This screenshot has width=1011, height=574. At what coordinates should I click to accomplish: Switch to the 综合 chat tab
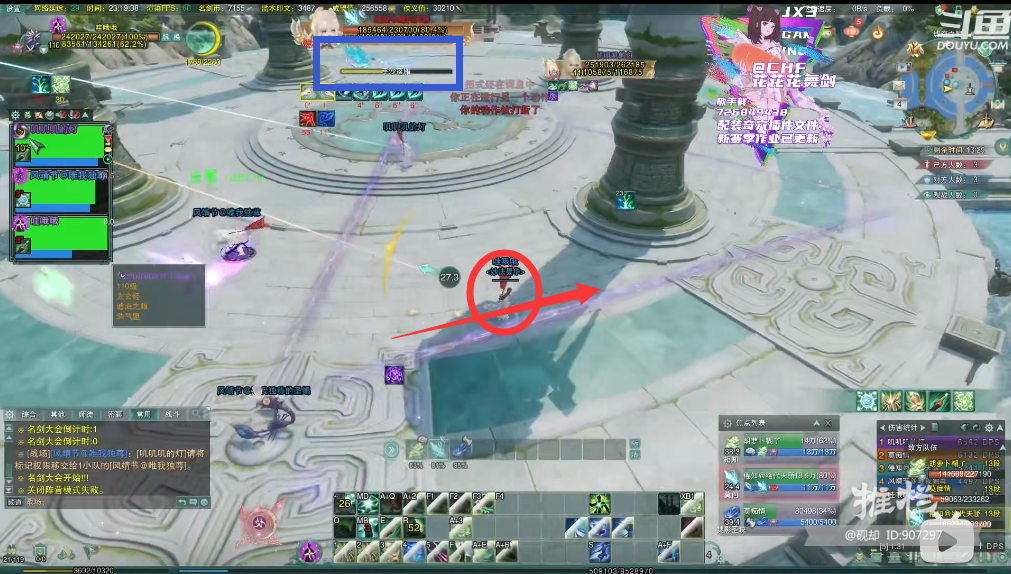point(29,413)
